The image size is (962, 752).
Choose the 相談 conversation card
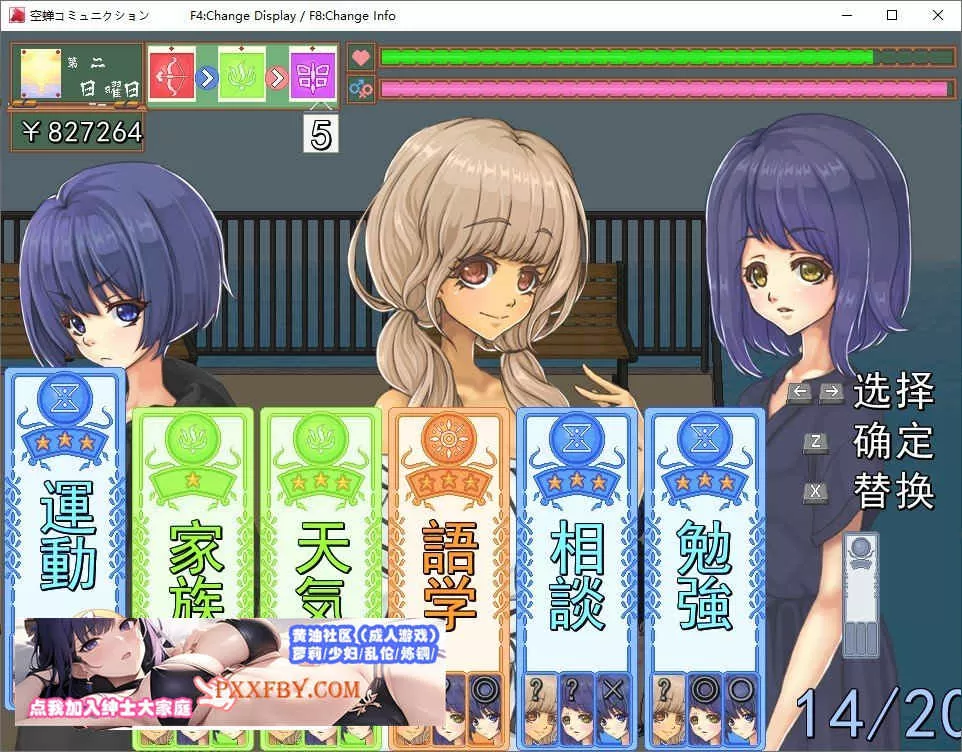577,540
